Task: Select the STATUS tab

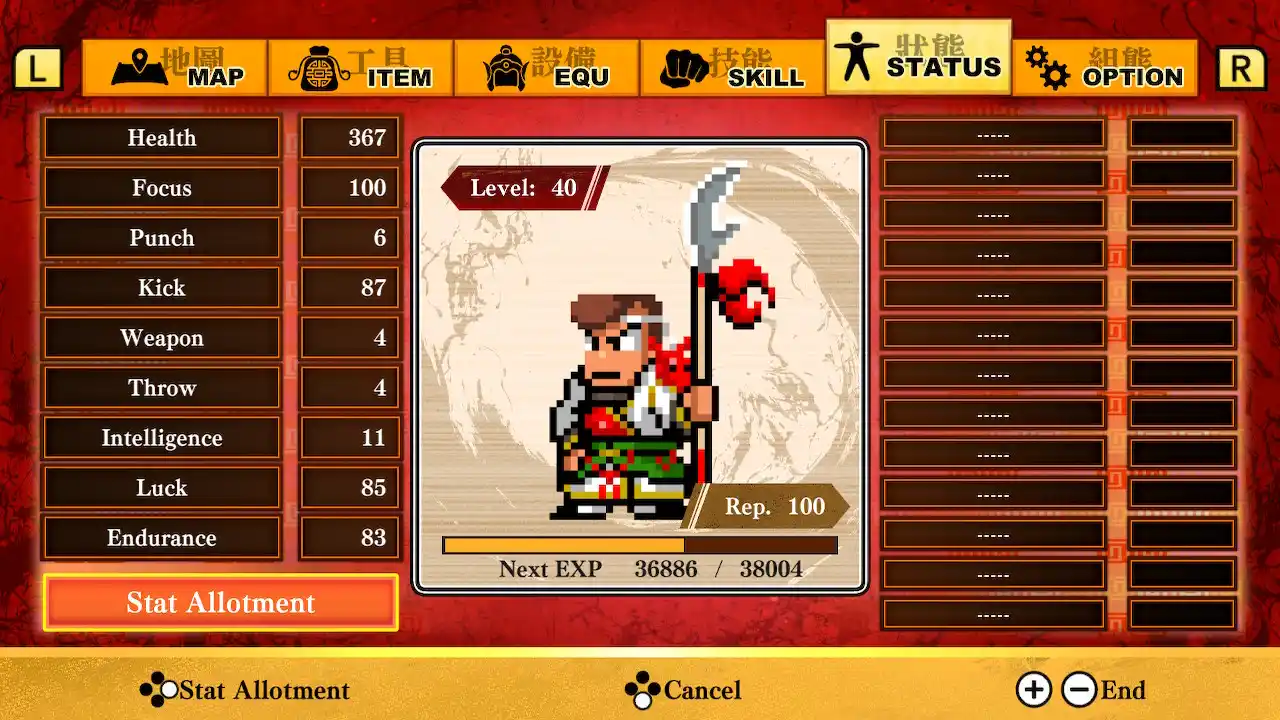Action: [919, 58]
